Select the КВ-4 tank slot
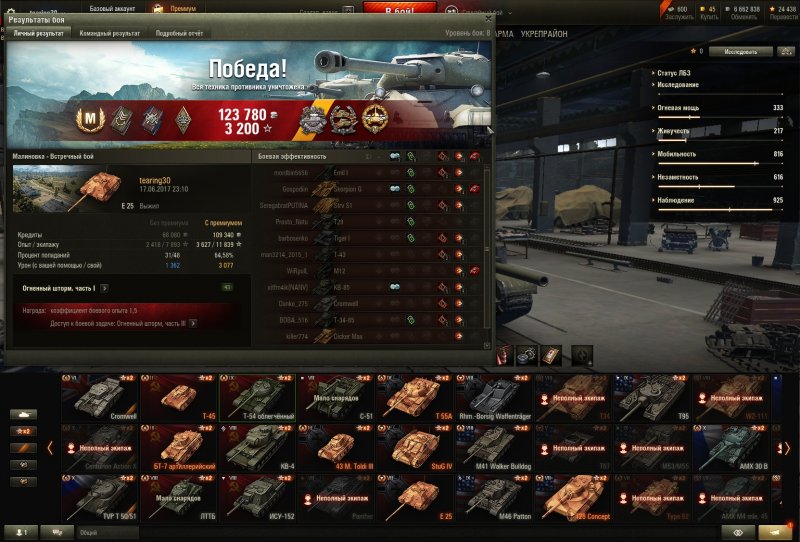The image size is (800, 542). (x=257, y=448)
